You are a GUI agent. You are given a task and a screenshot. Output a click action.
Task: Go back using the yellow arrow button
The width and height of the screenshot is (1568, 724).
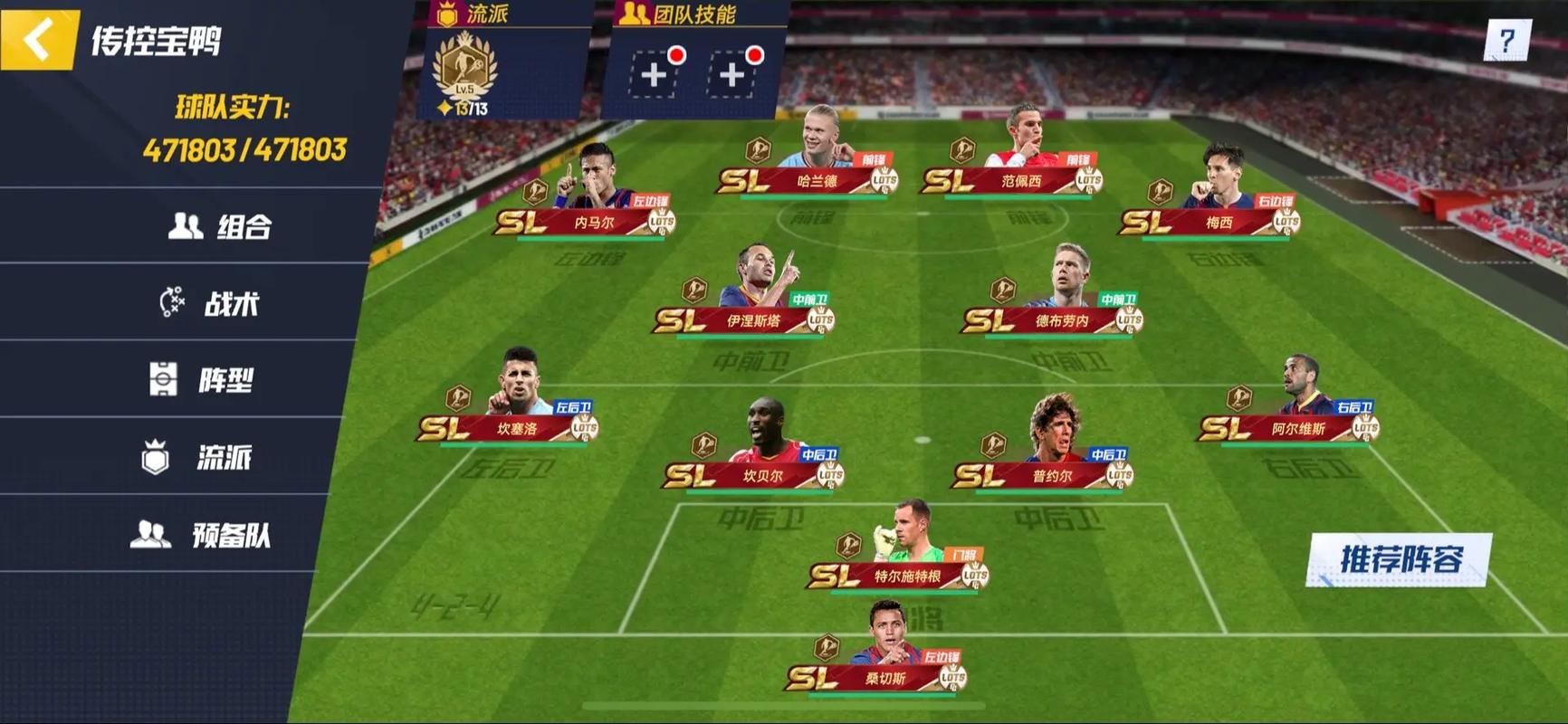[x=38, y=40]
